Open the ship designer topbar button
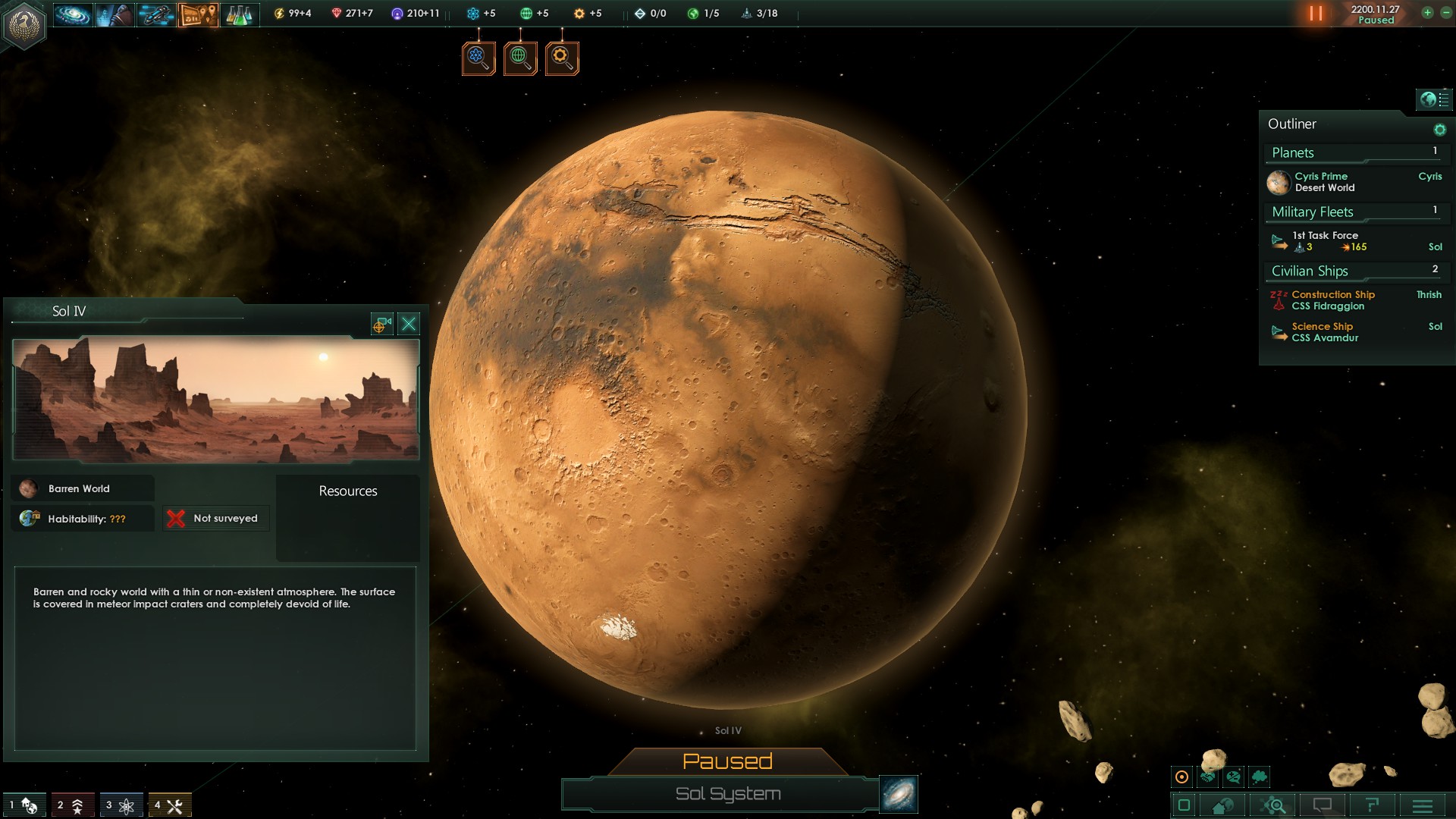This screenshot has width=1456, height=819. coord(156,14)
